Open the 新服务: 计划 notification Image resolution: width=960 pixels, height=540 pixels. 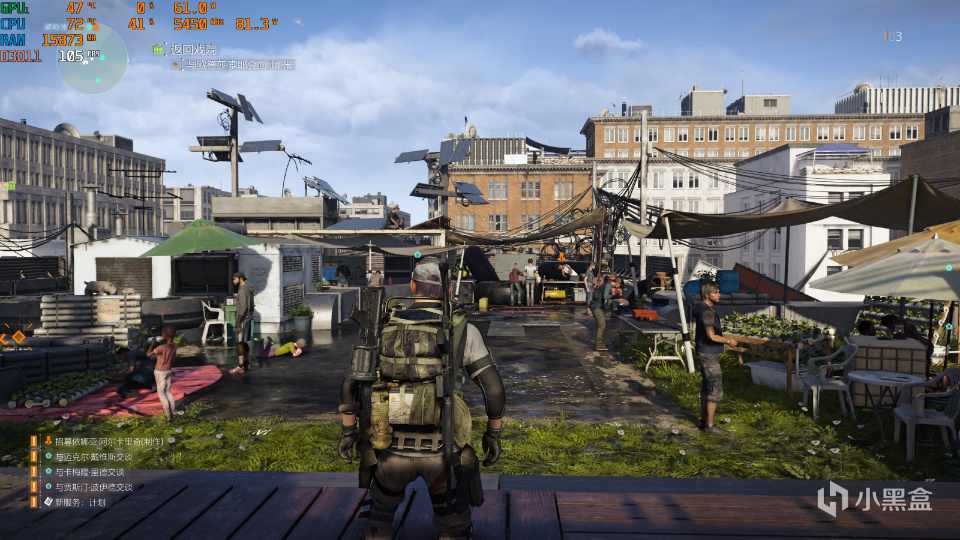tap(79, 502)
